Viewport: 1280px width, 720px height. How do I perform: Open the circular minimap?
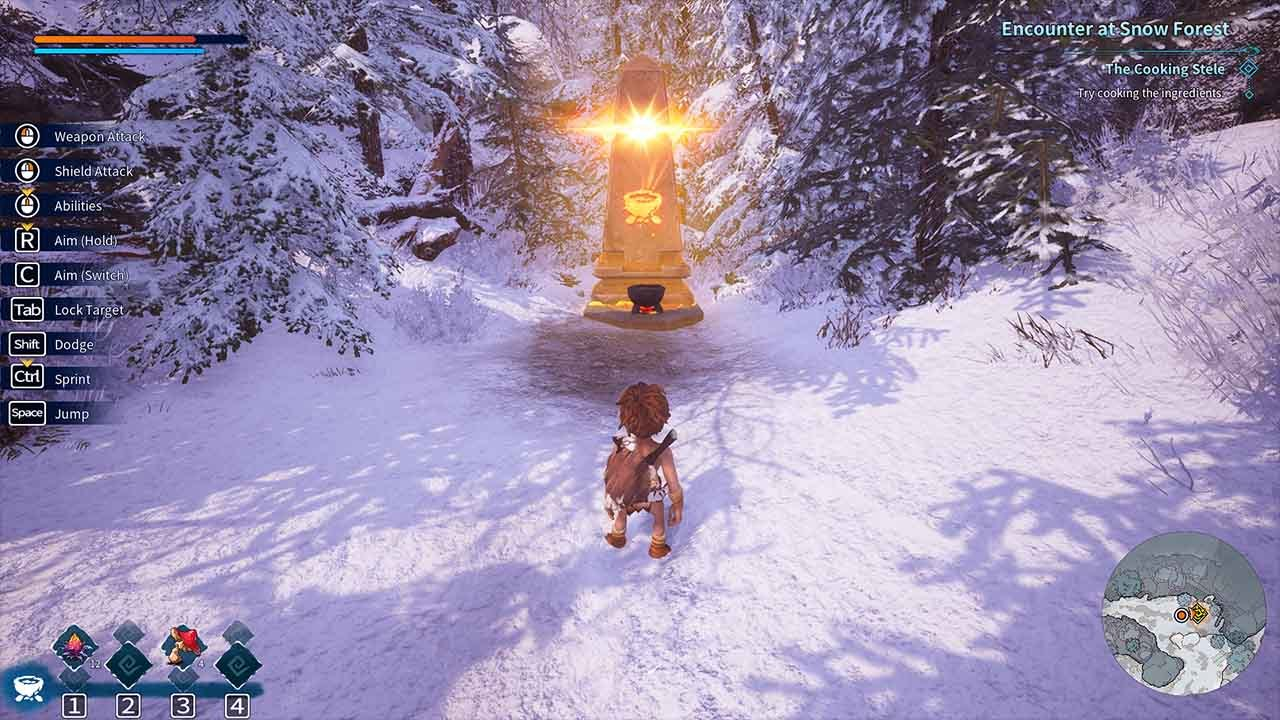1184,613
